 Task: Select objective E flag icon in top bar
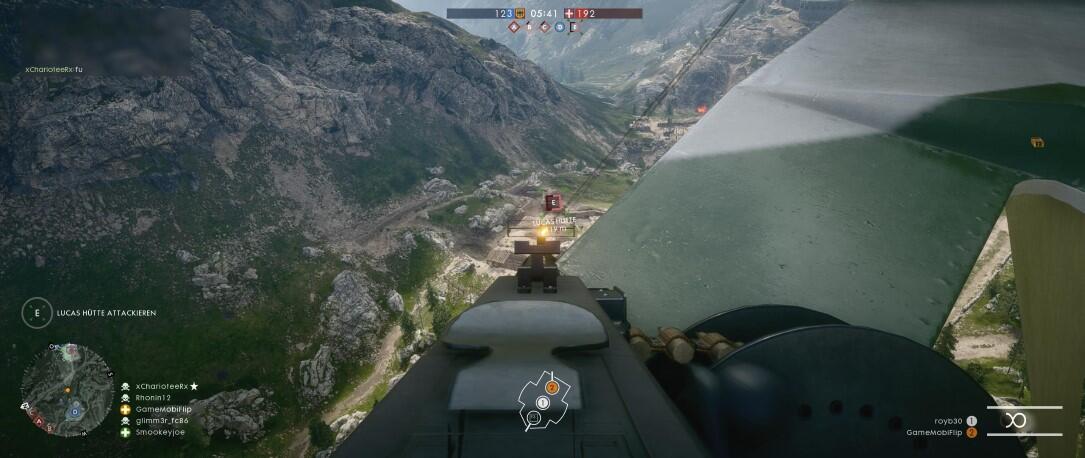(573, 28)
